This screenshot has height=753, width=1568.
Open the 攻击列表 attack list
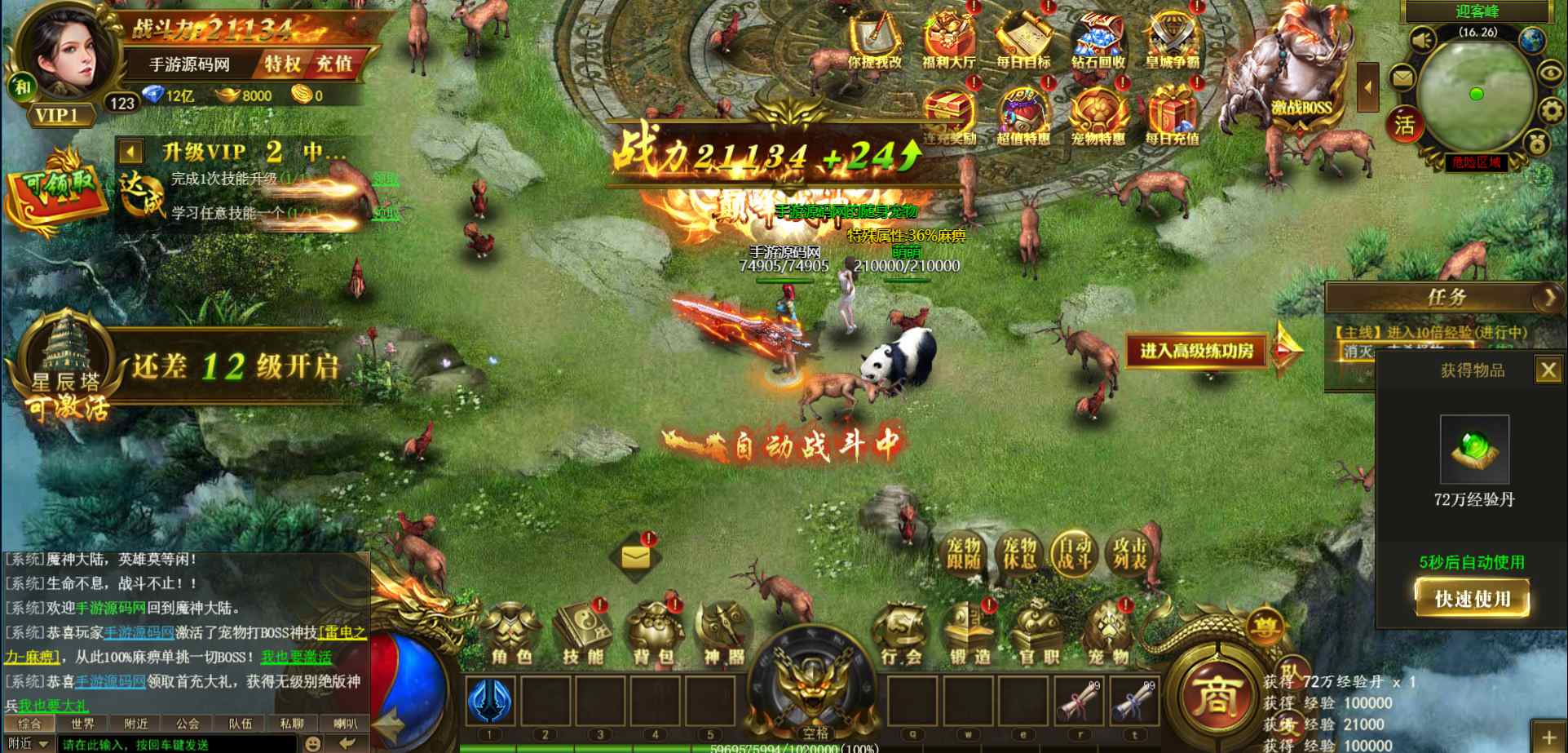[1130, 554]
